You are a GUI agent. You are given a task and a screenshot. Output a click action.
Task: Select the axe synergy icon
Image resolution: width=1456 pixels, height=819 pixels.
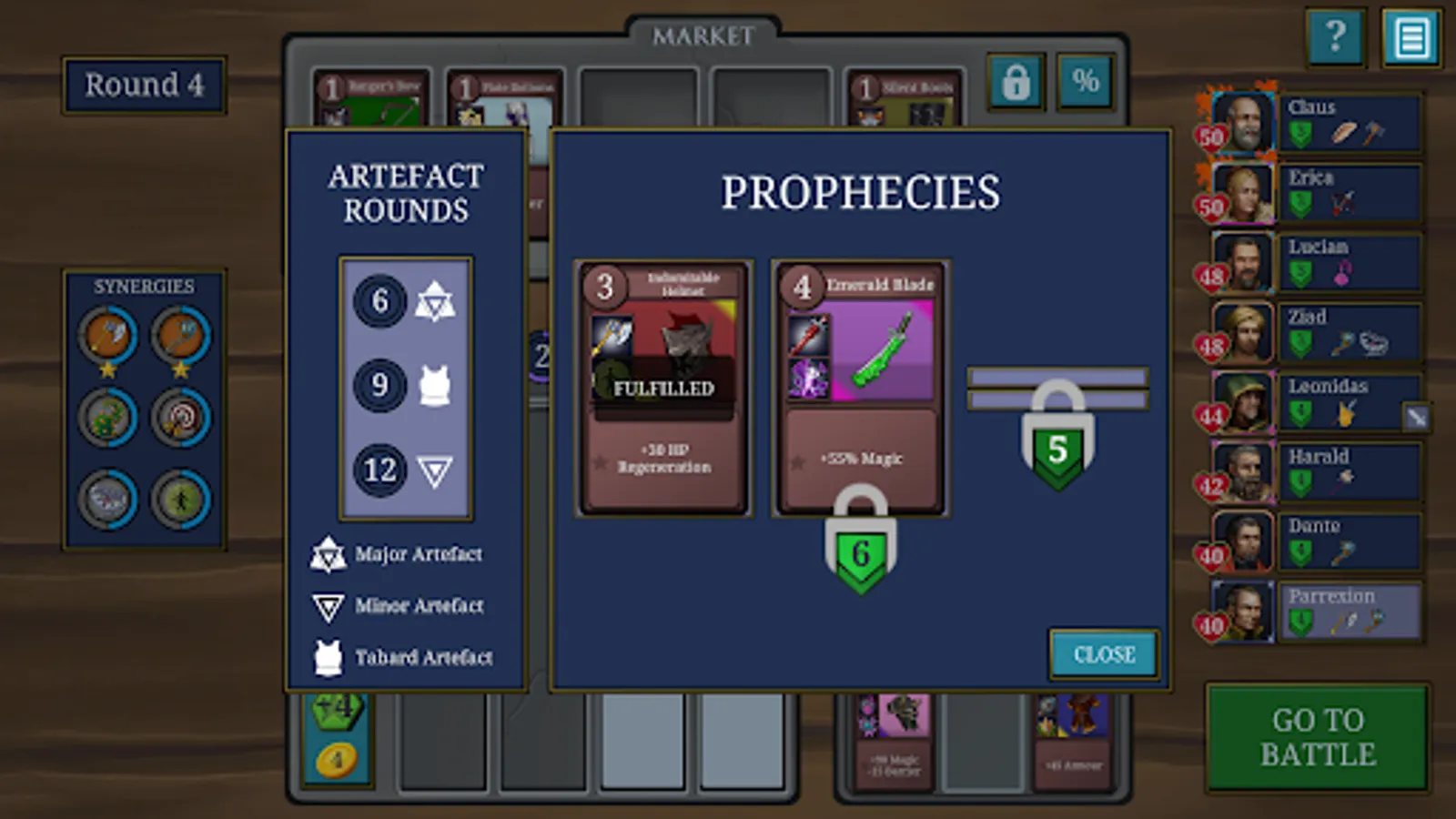(107, 335)
